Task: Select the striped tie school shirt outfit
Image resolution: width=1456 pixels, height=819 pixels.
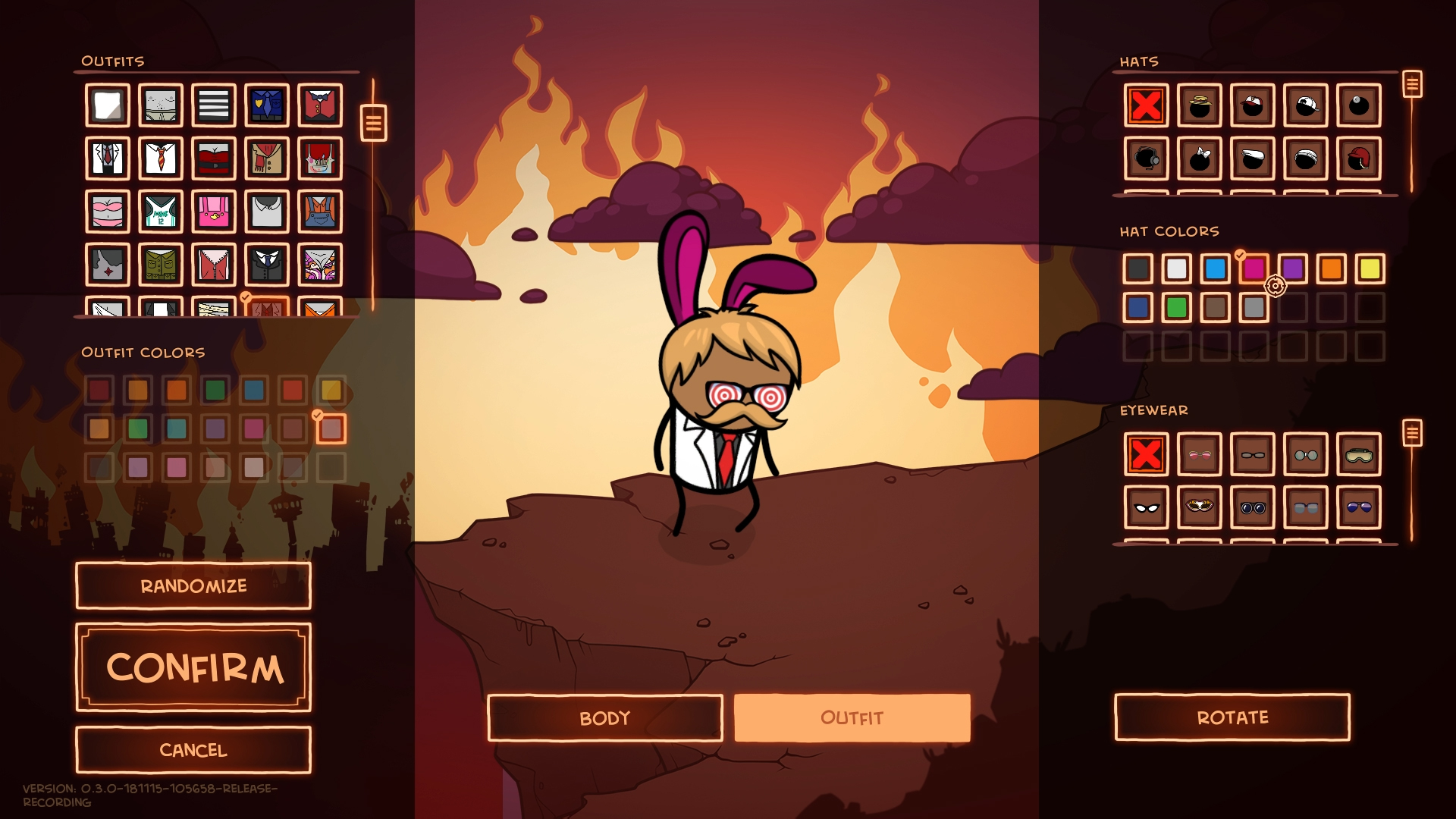Action: 161,158
